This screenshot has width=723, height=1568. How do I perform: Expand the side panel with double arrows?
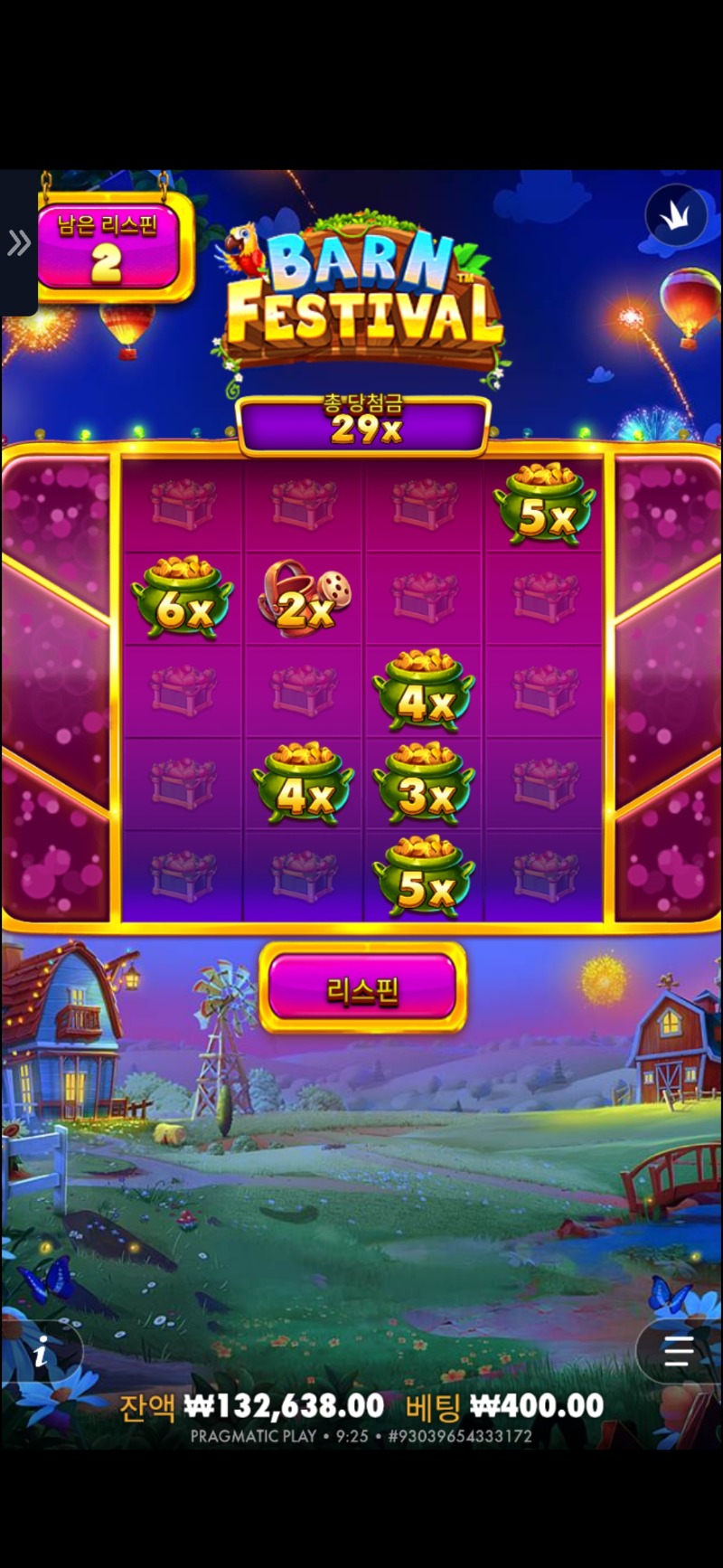point(18,242)
